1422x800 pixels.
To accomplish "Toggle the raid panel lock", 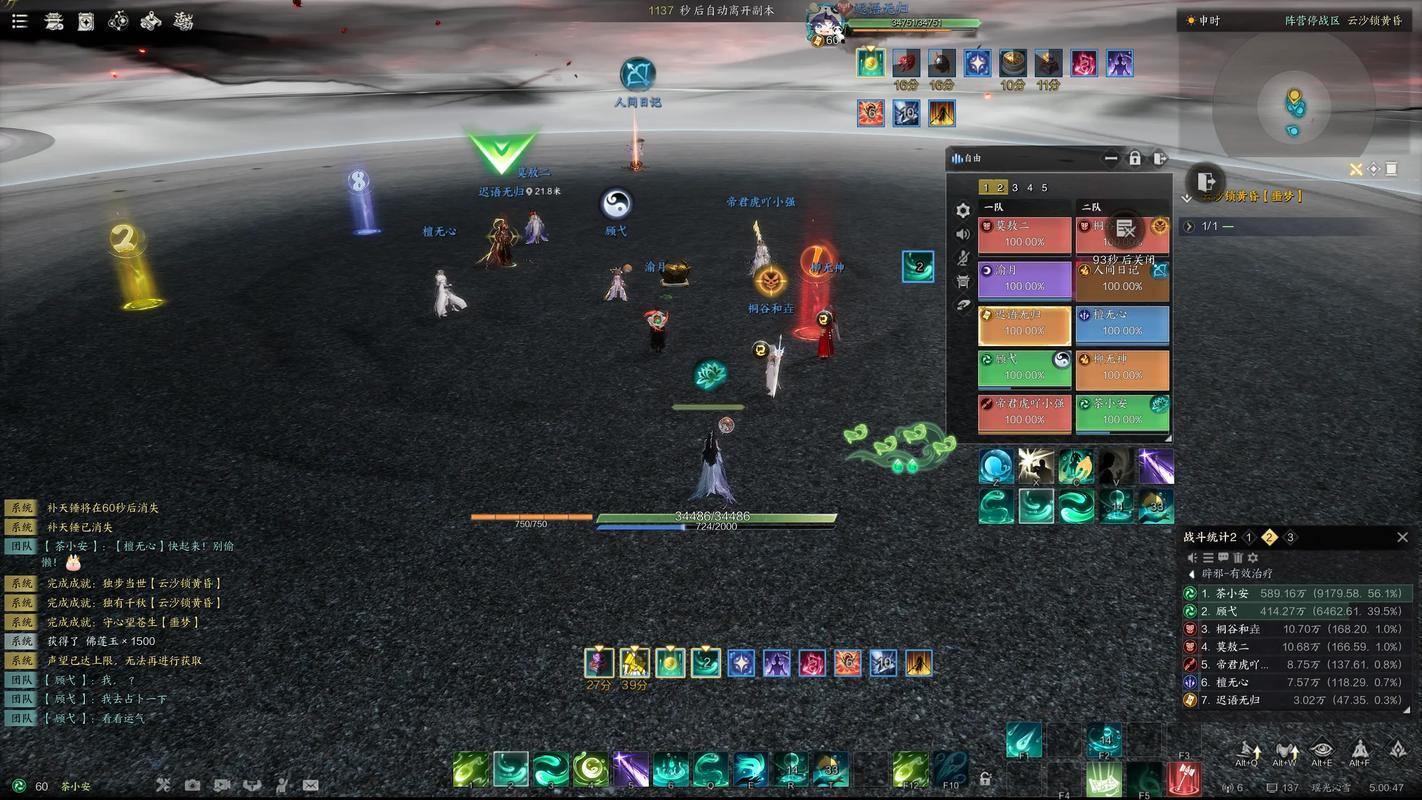I will 1135,158.
